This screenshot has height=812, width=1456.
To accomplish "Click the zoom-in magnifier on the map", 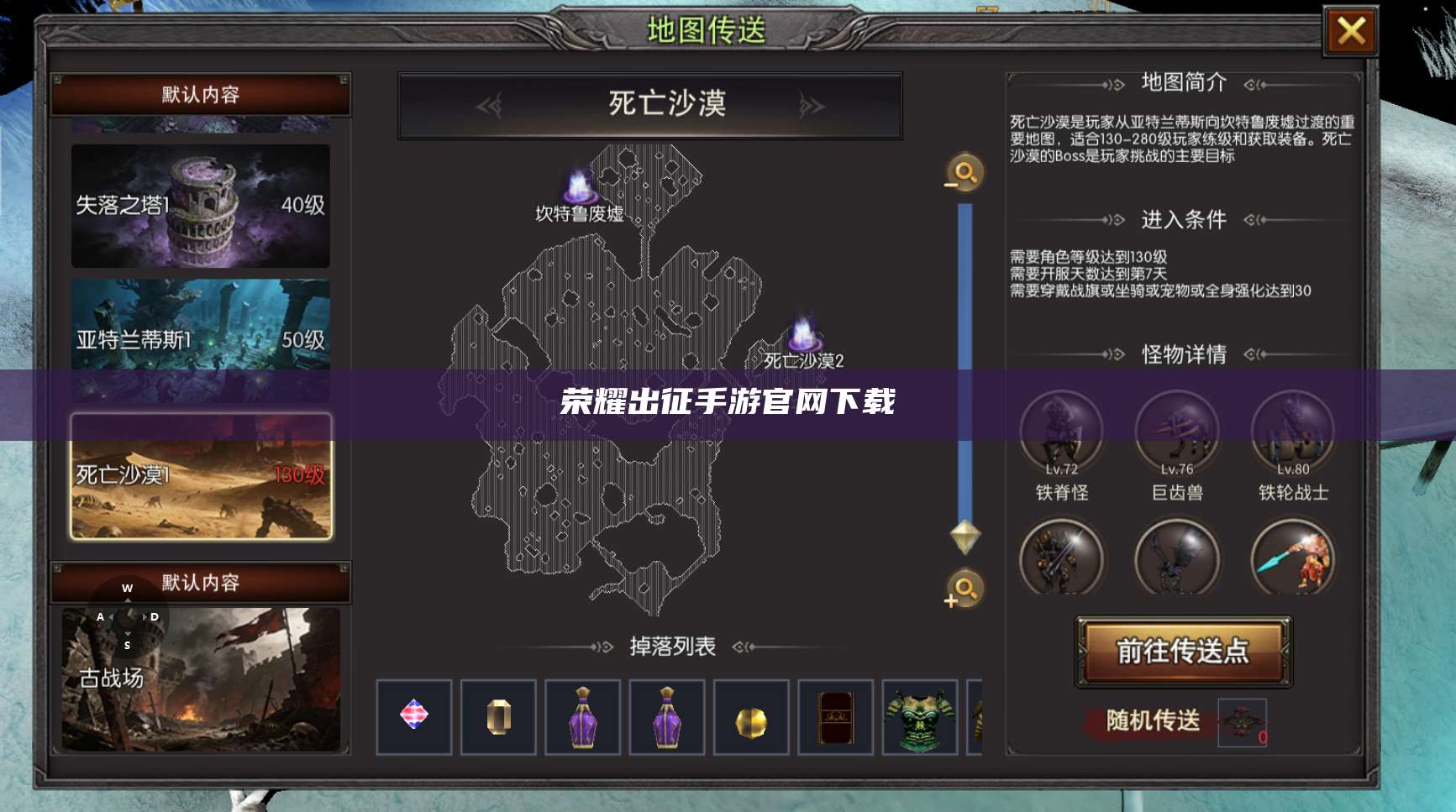I will click(x=963, y=593).
